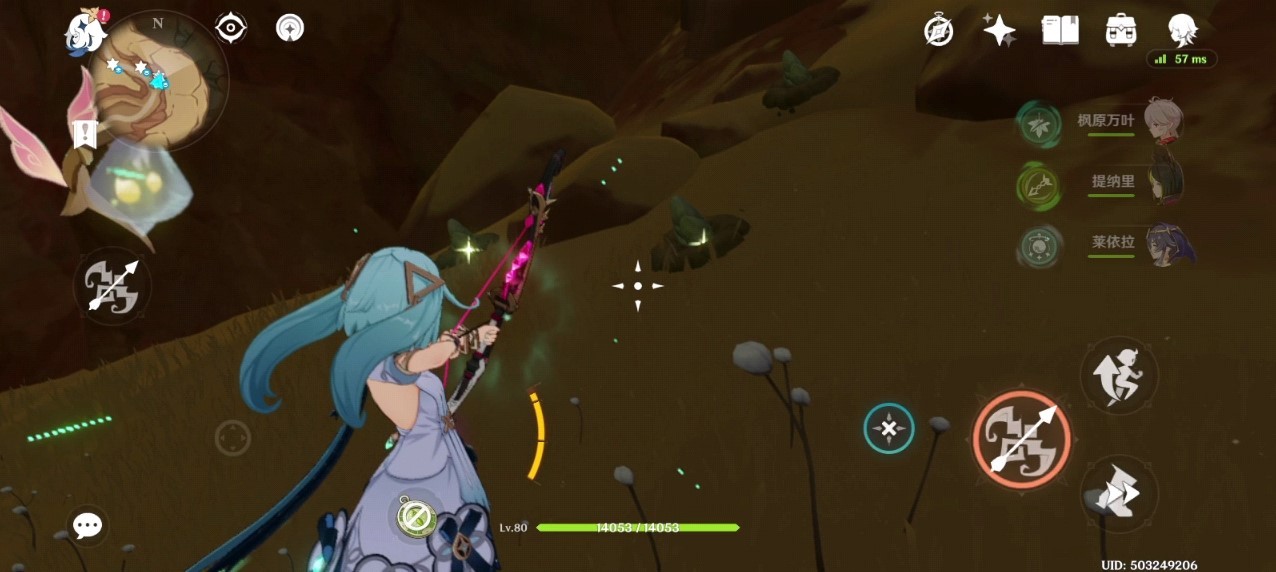Viewport: 1276px width, 572px height.
Task: Tap the gadget icon above the HP bar
Action: (x=413, y=516)
